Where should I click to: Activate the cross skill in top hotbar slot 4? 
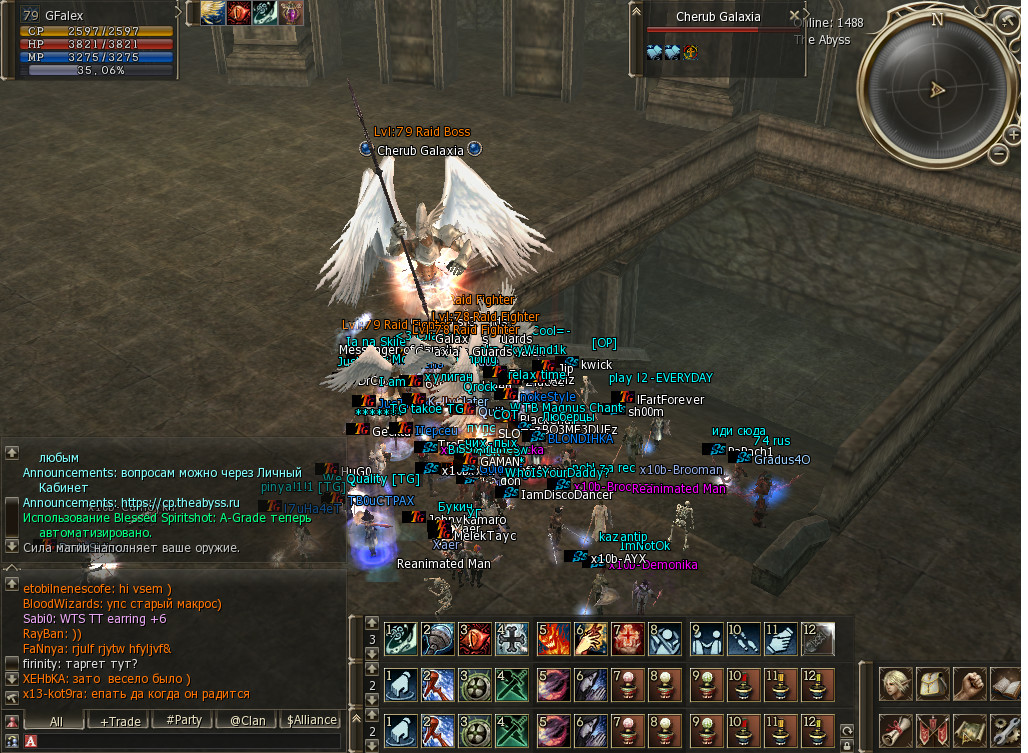click(512, 637)
